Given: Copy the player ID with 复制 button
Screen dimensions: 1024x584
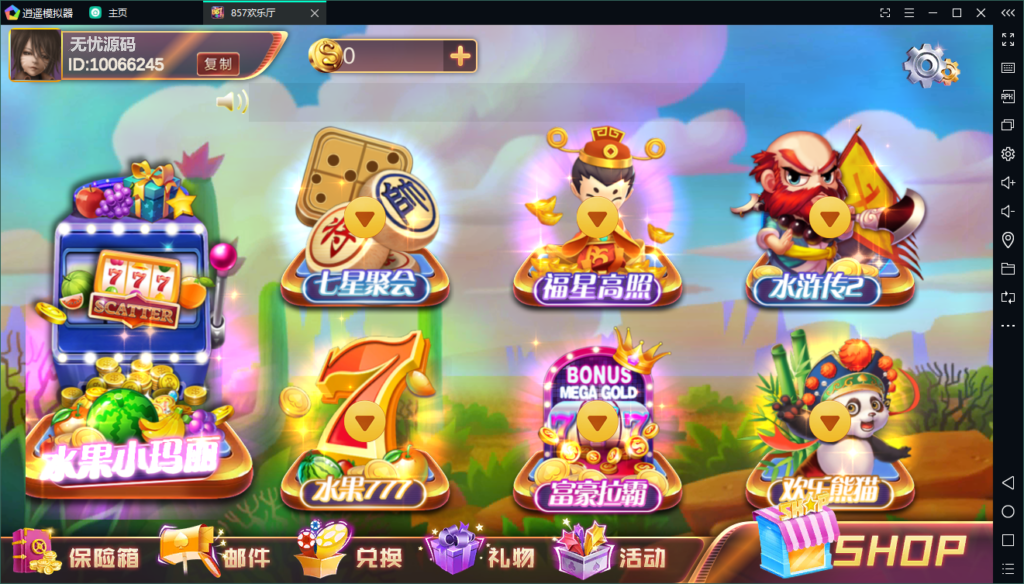Looking at the screenshot, I should point(217,64).
